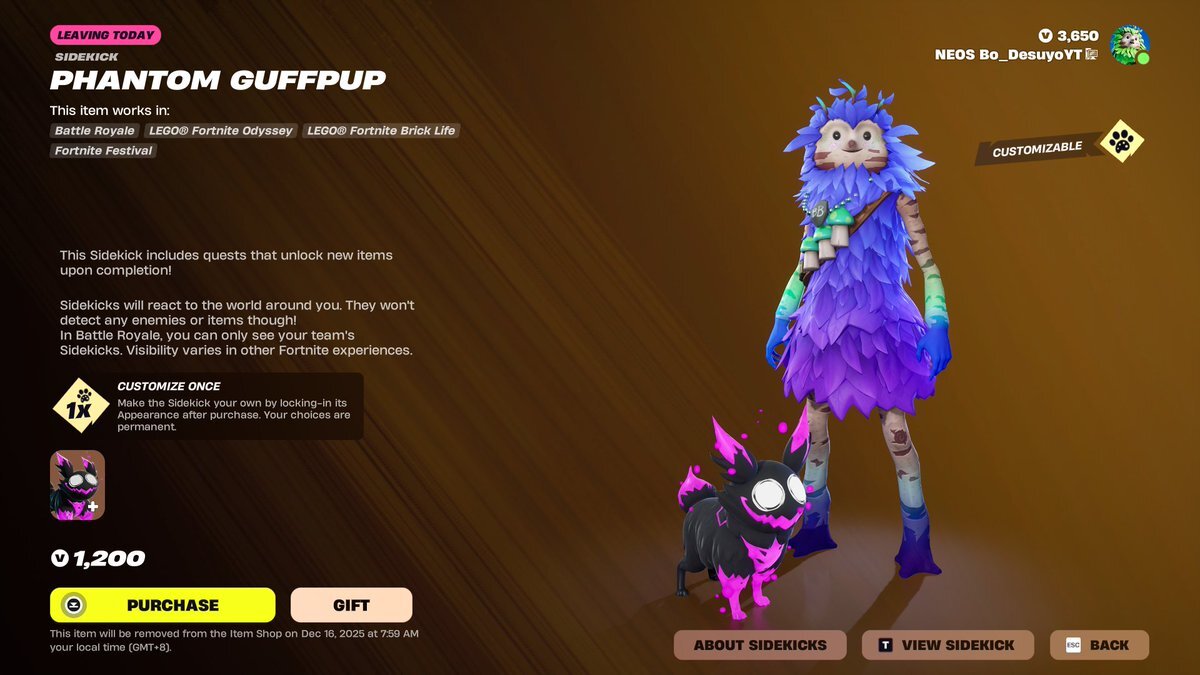Open the About Sidekicks info
Image resolution: width=1200 pixels, height=675 pixels.
pyautogui.click(x=760, y=645)
